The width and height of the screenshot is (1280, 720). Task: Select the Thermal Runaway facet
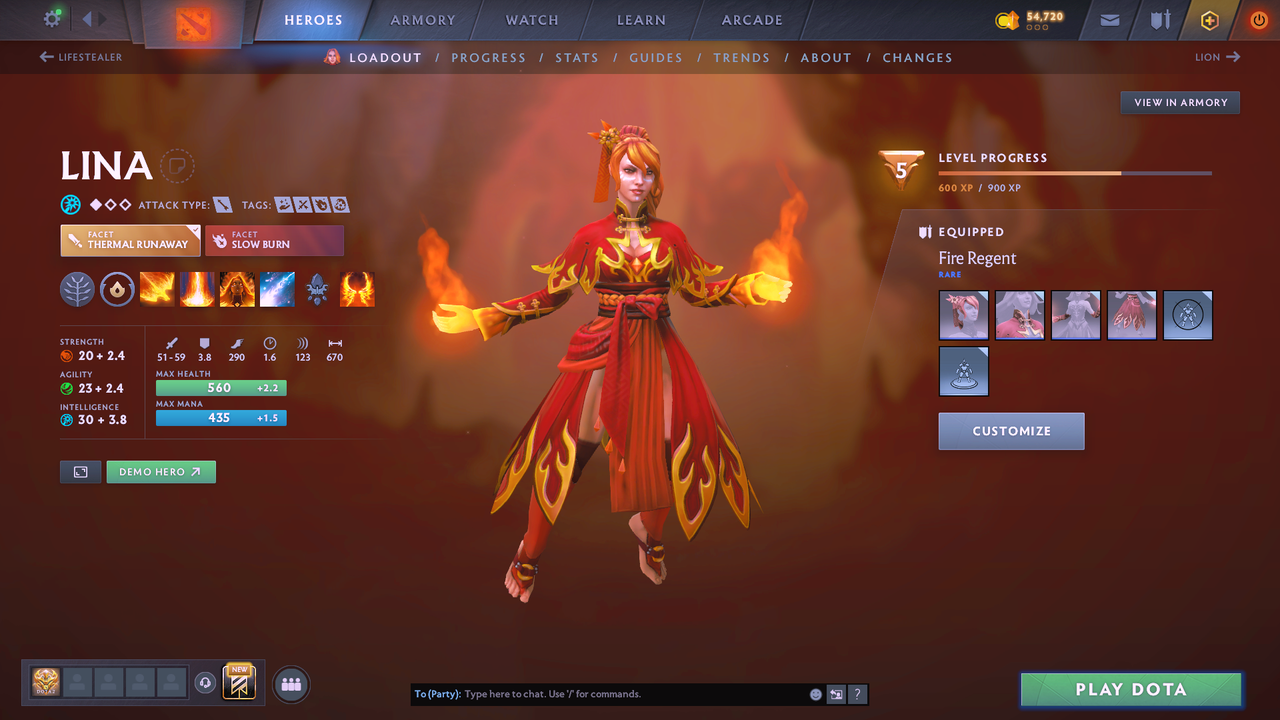click(130, 240)
